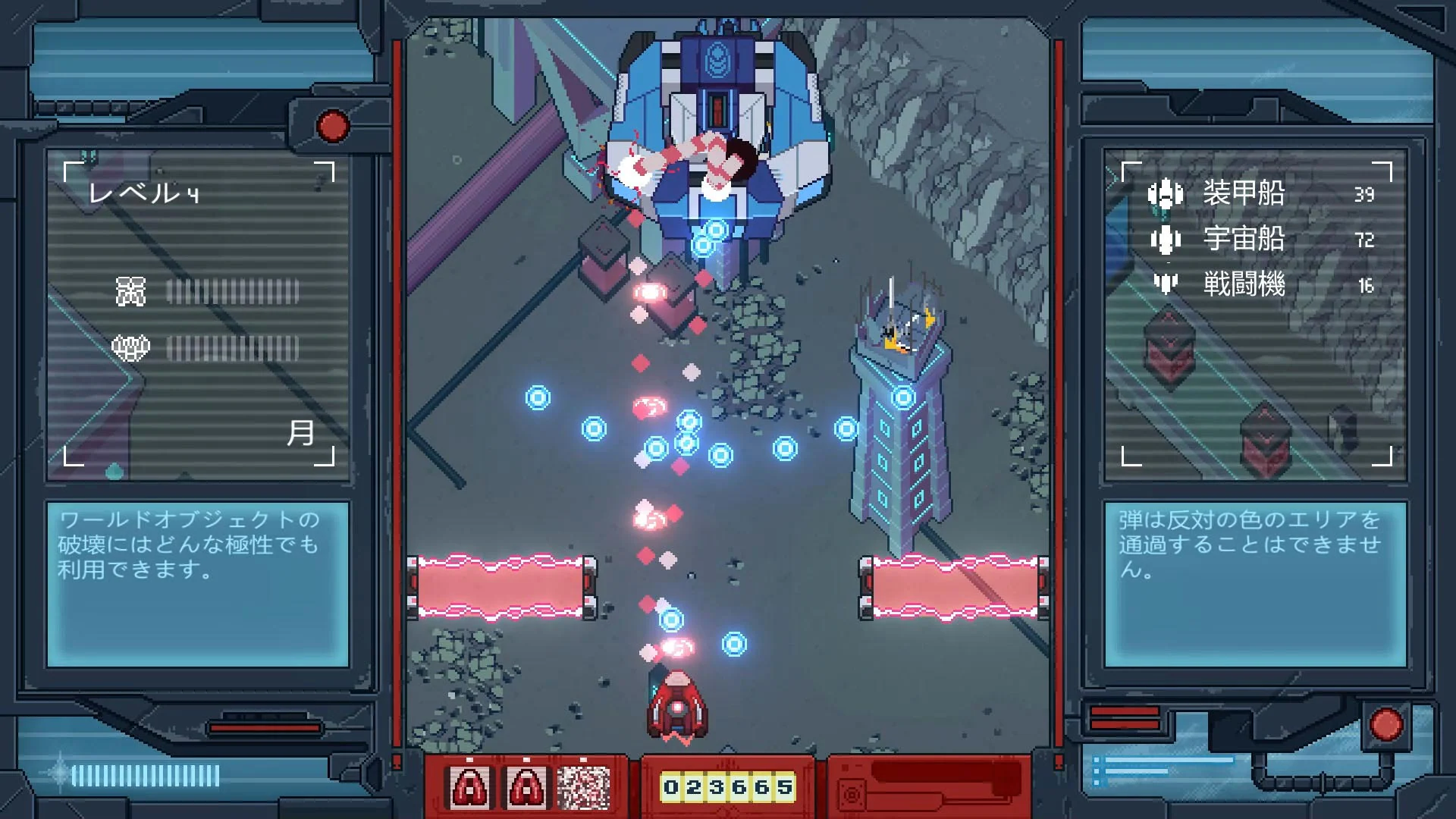Select the 装甲船 armored ship icon
The width and height of the screenshot is (1456, 819).
tap(1166, 193)
